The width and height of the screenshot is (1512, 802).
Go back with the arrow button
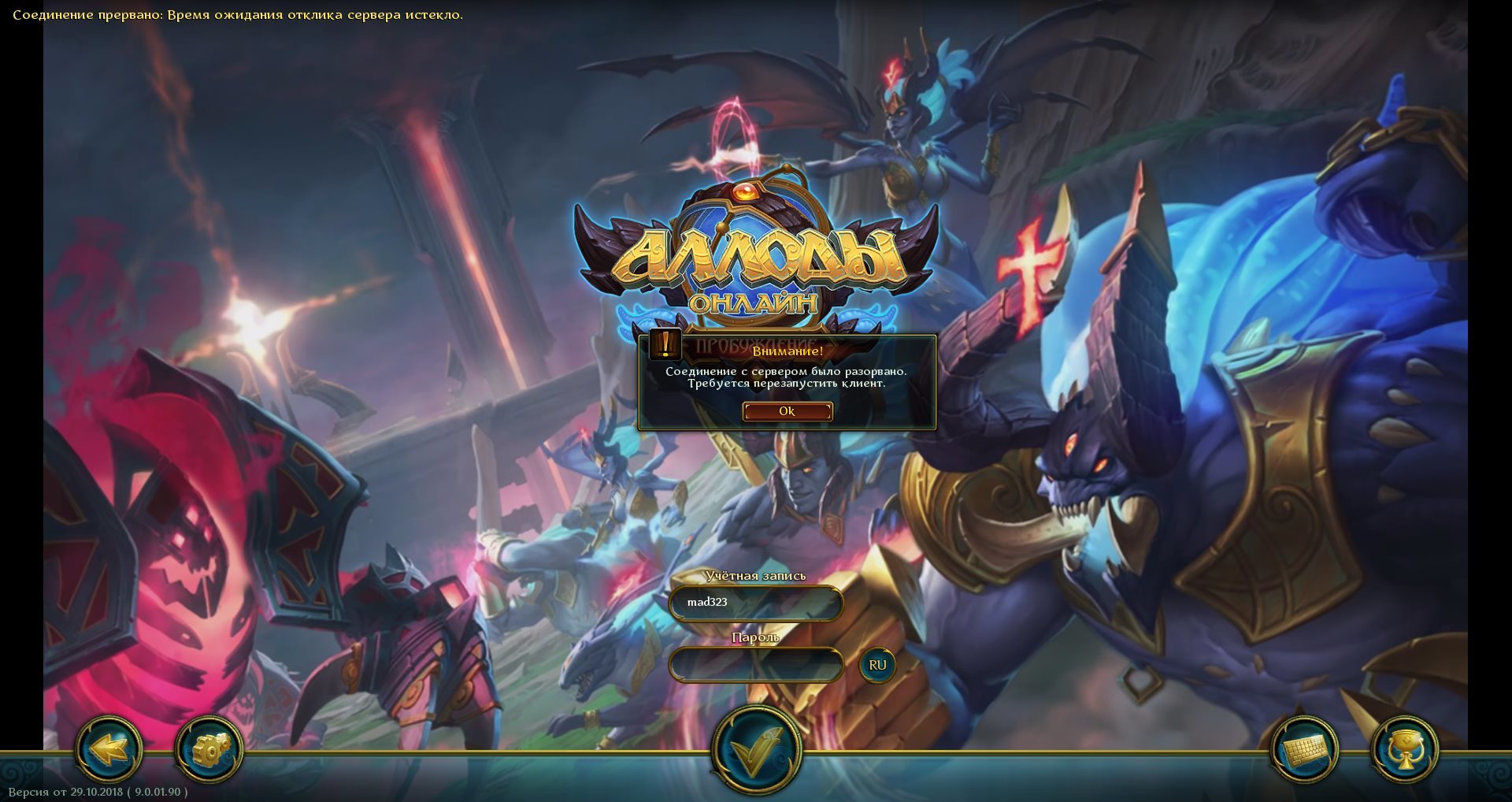(x=109, y=748)
